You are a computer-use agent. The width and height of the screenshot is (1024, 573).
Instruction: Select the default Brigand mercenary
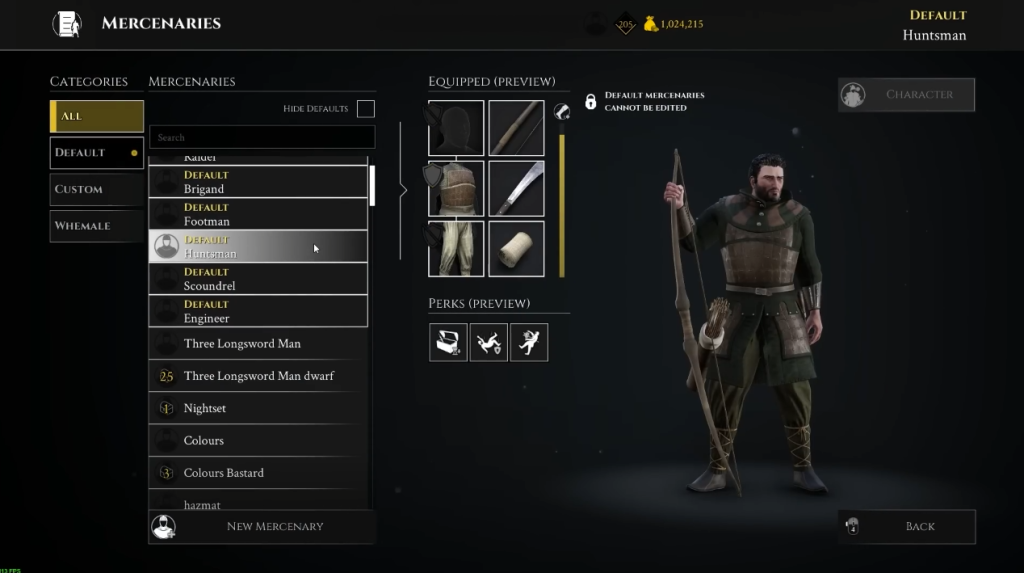coord(258,182)
